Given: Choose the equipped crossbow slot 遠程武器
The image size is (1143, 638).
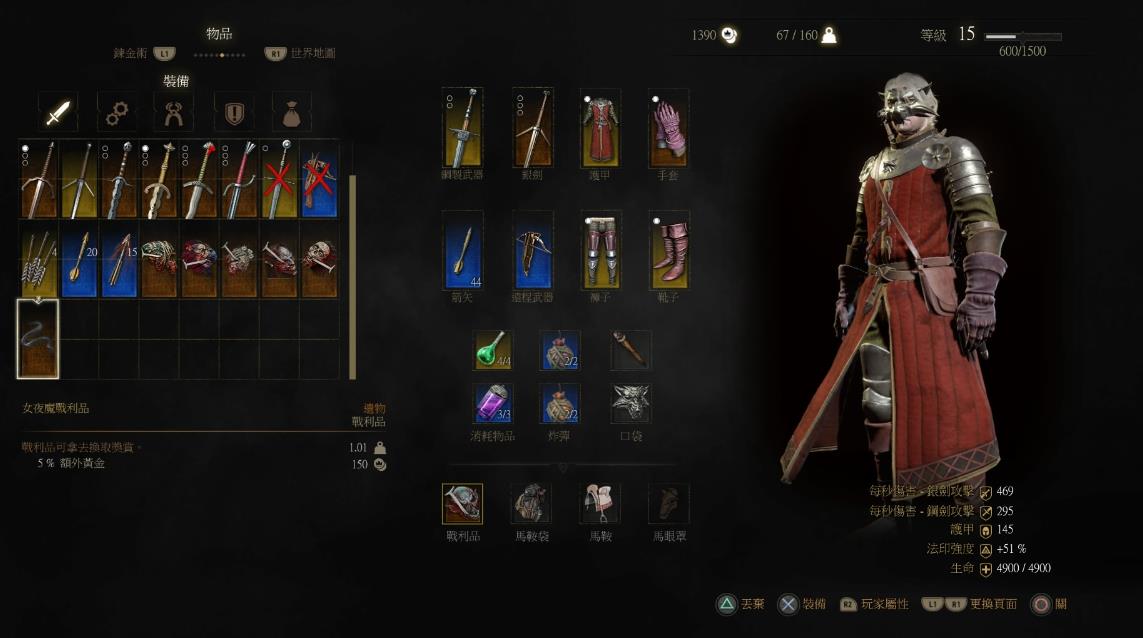Looking at the screenshot, I should (x=533, y=249).
